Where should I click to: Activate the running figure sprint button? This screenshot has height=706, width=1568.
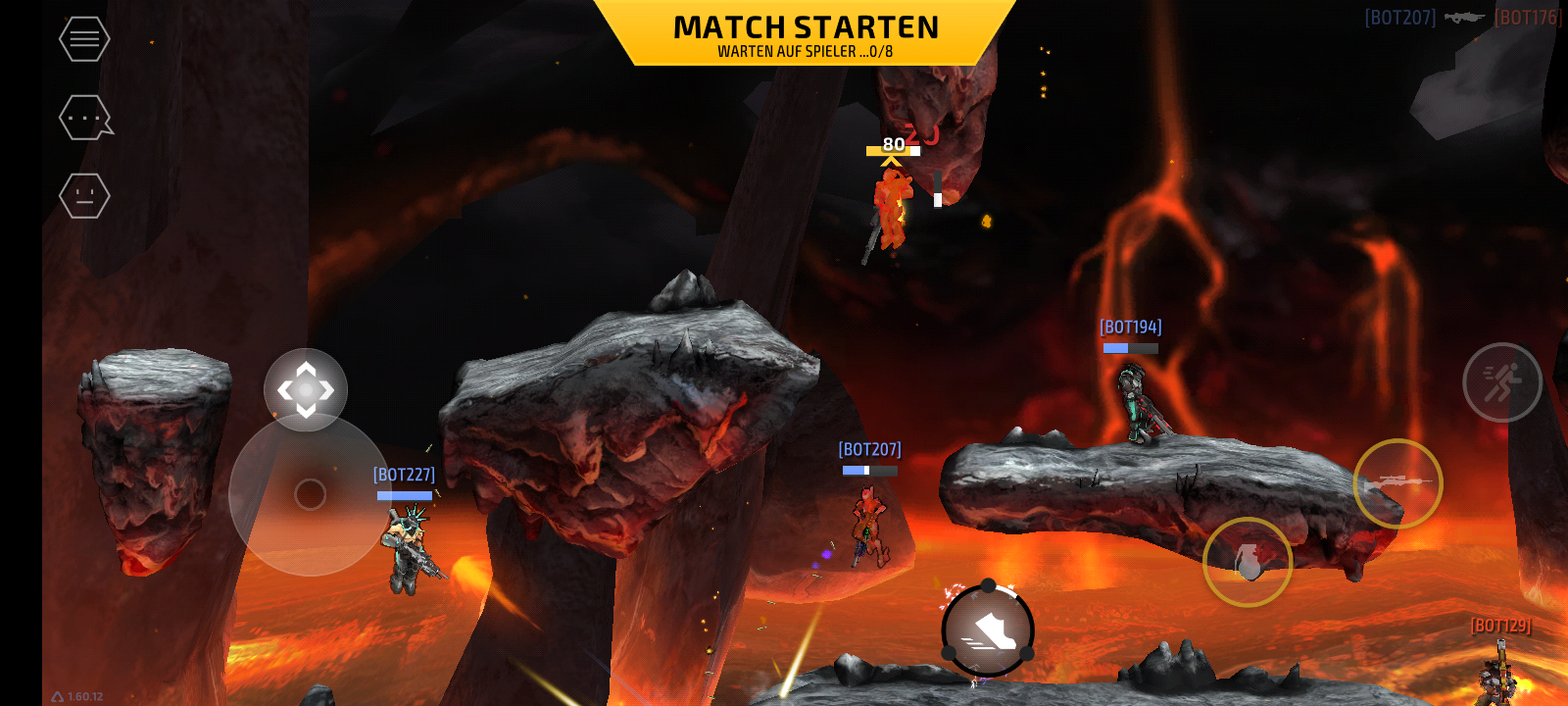point(1501,382)
